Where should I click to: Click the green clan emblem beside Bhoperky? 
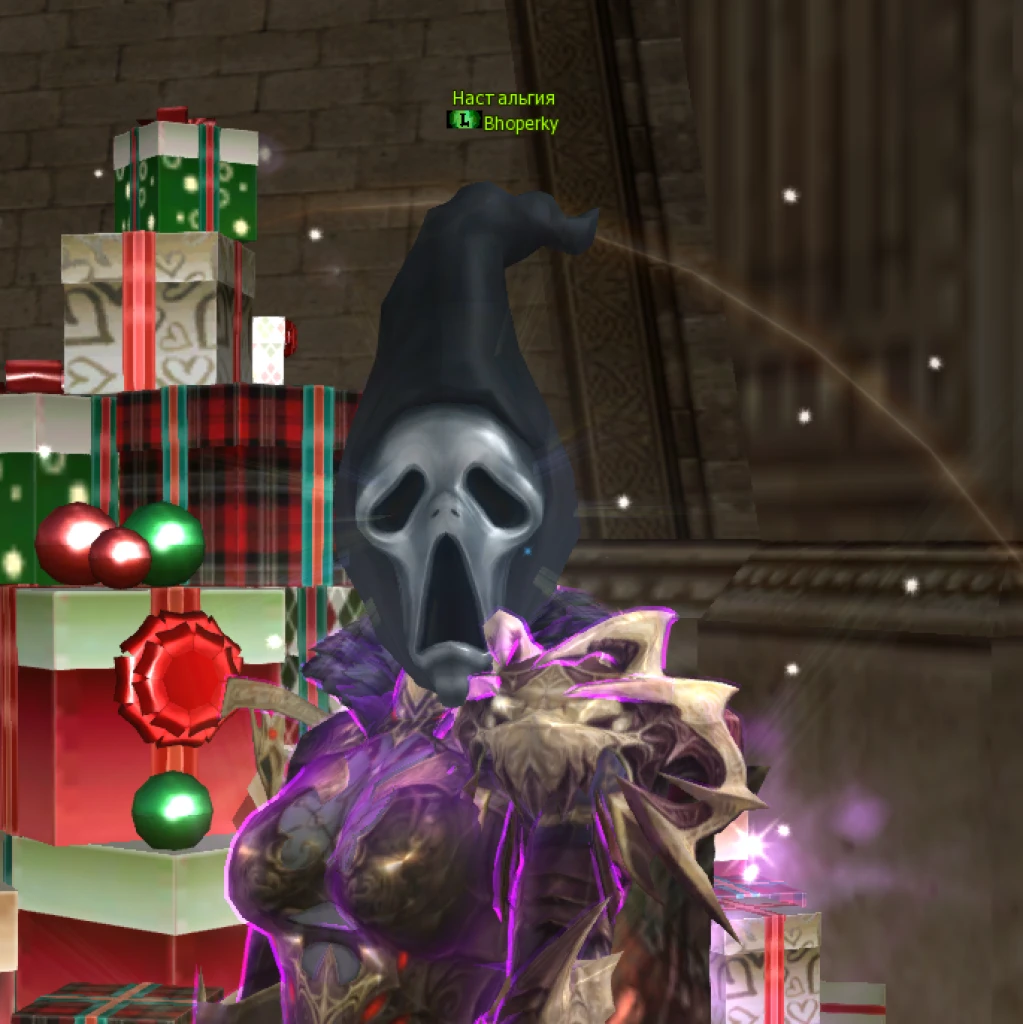pyautogui.click(x=463, y=121)
